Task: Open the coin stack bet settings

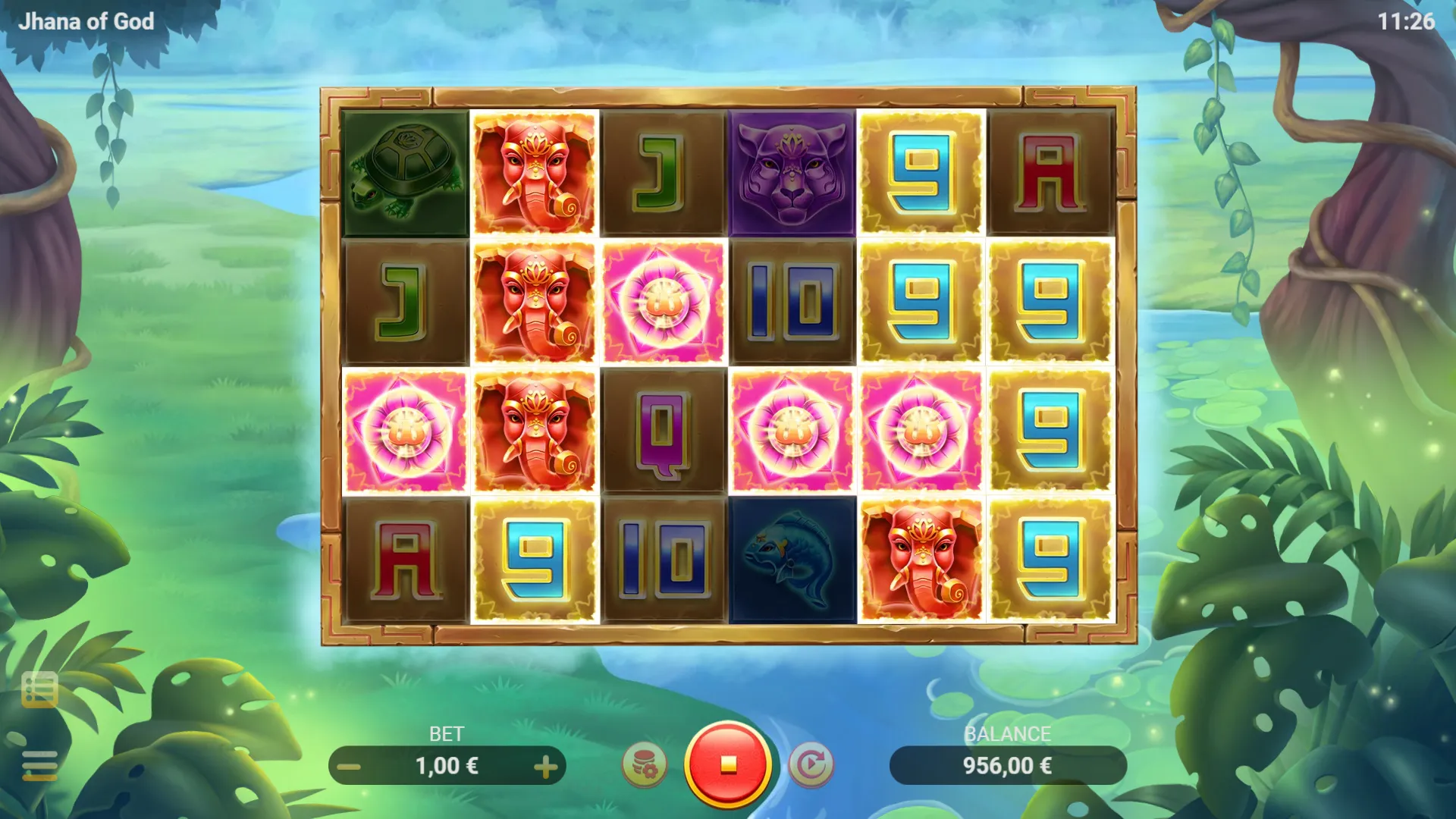Action: coord(645,764)
